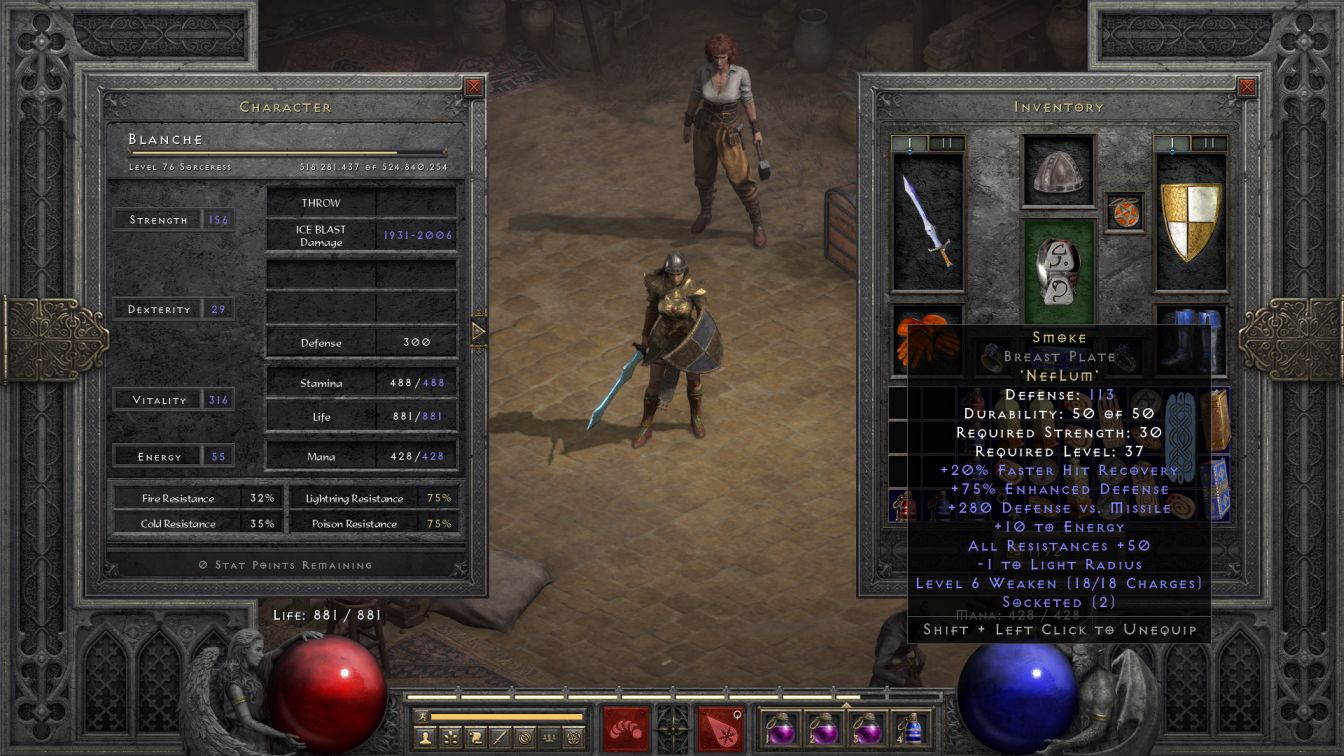Select the gold and white shield slot
Screen dimensions: 1344x756
tap(1191, 221)
